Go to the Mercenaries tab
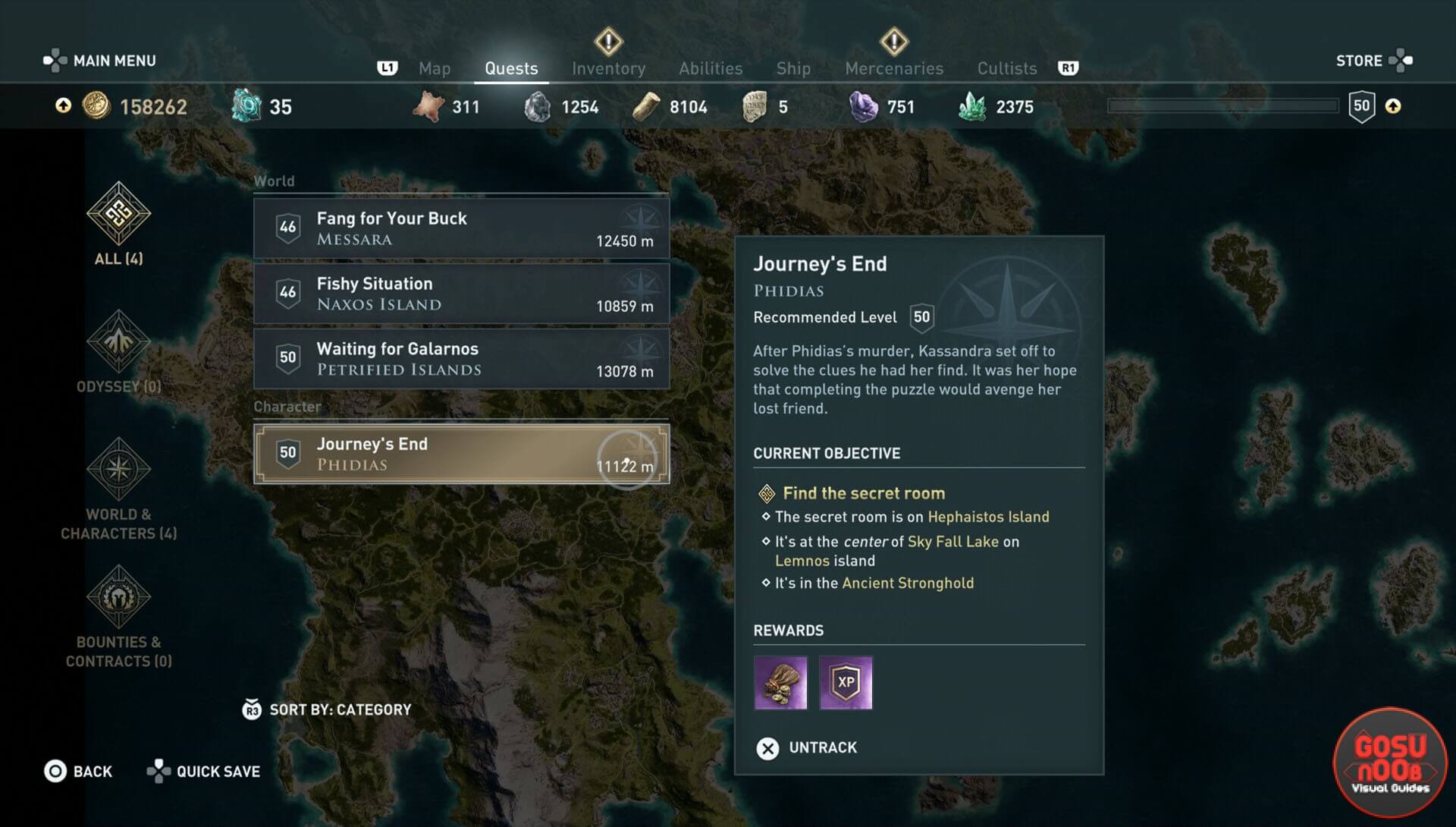This screenshot has width=1456, height=827. click(894, 68)
